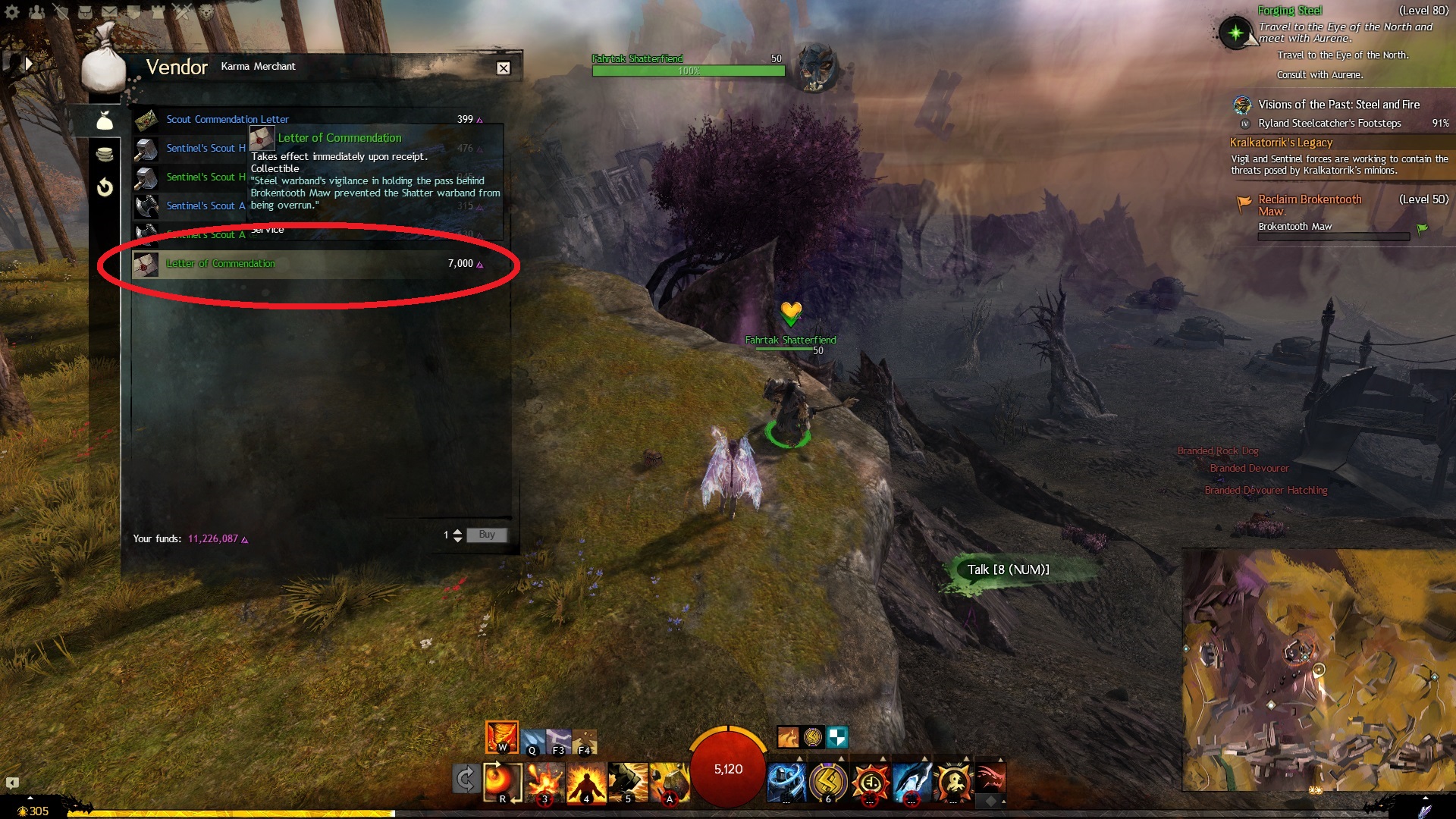The height and width of the screenshot is (819, 1456).
Task: Activate the weapon swap arrows button
Action: (465, 779)
